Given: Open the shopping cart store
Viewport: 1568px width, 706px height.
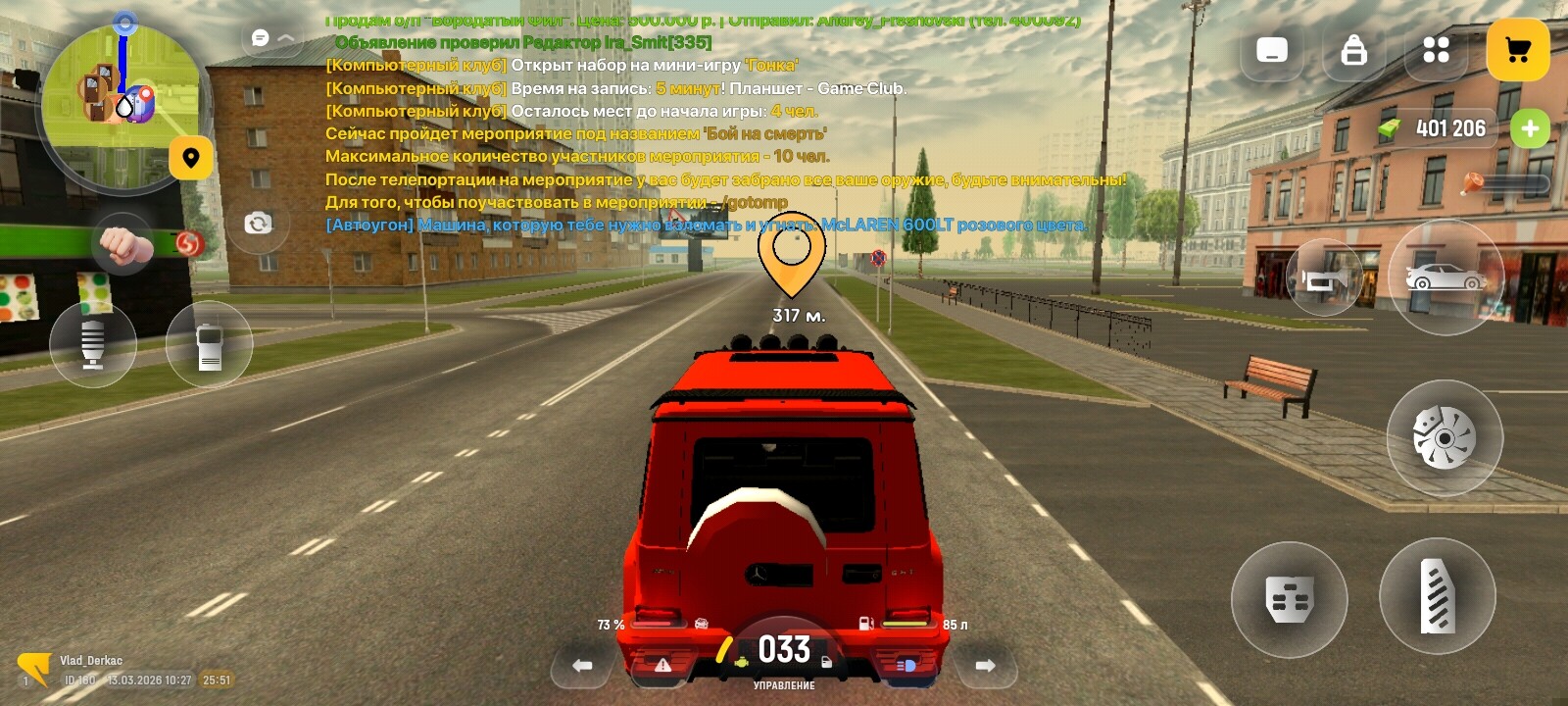Looking at the screenshot, I should pyautogui.click(x=1517, y=50).
